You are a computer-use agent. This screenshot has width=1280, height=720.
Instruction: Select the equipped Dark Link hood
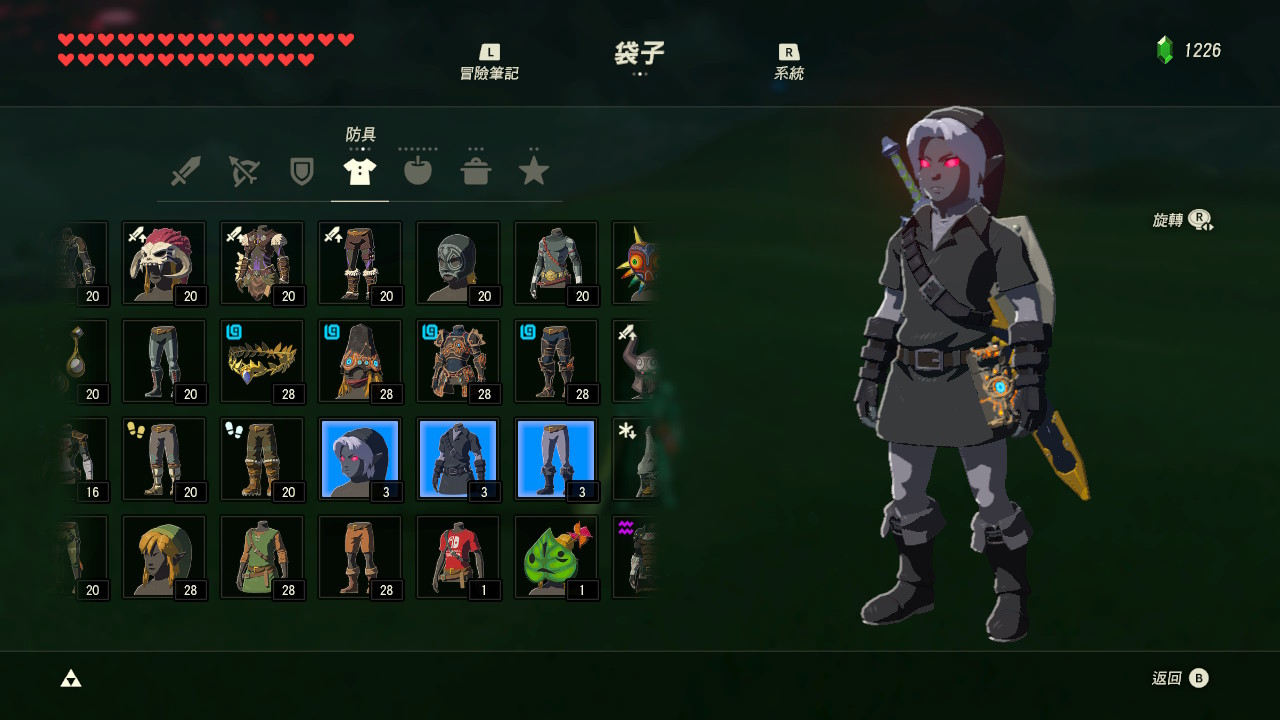coord(360,459)
